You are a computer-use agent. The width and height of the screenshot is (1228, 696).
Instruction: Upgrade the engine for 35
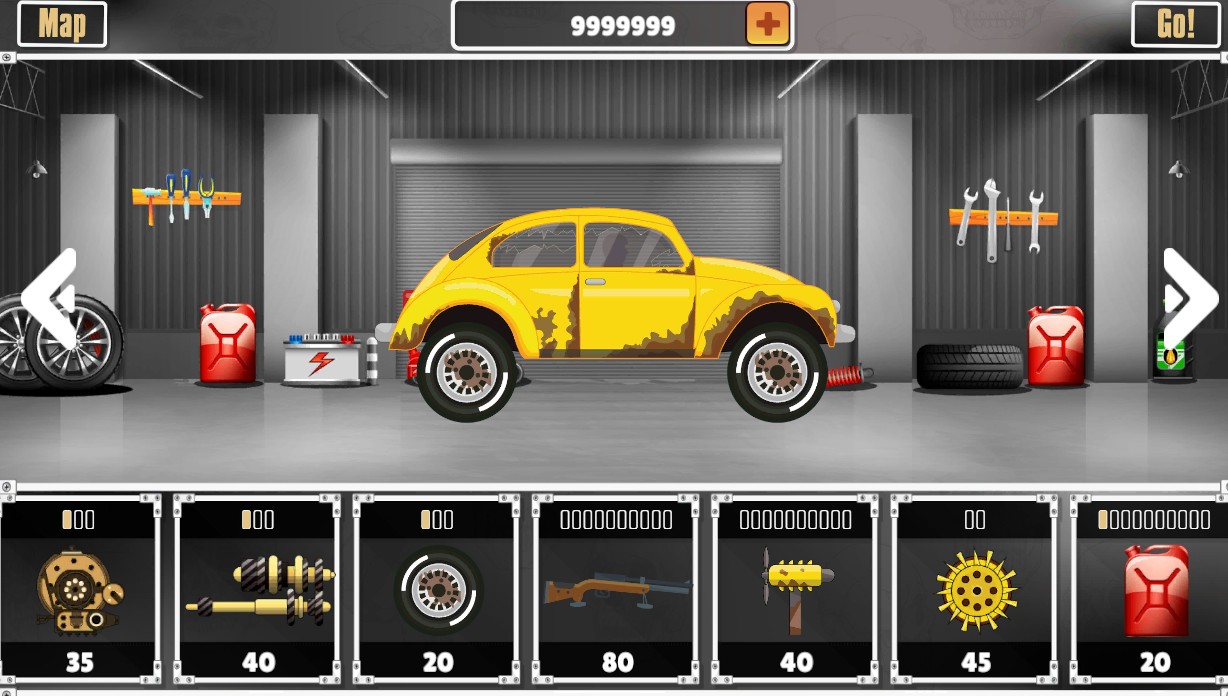(79, 590)
